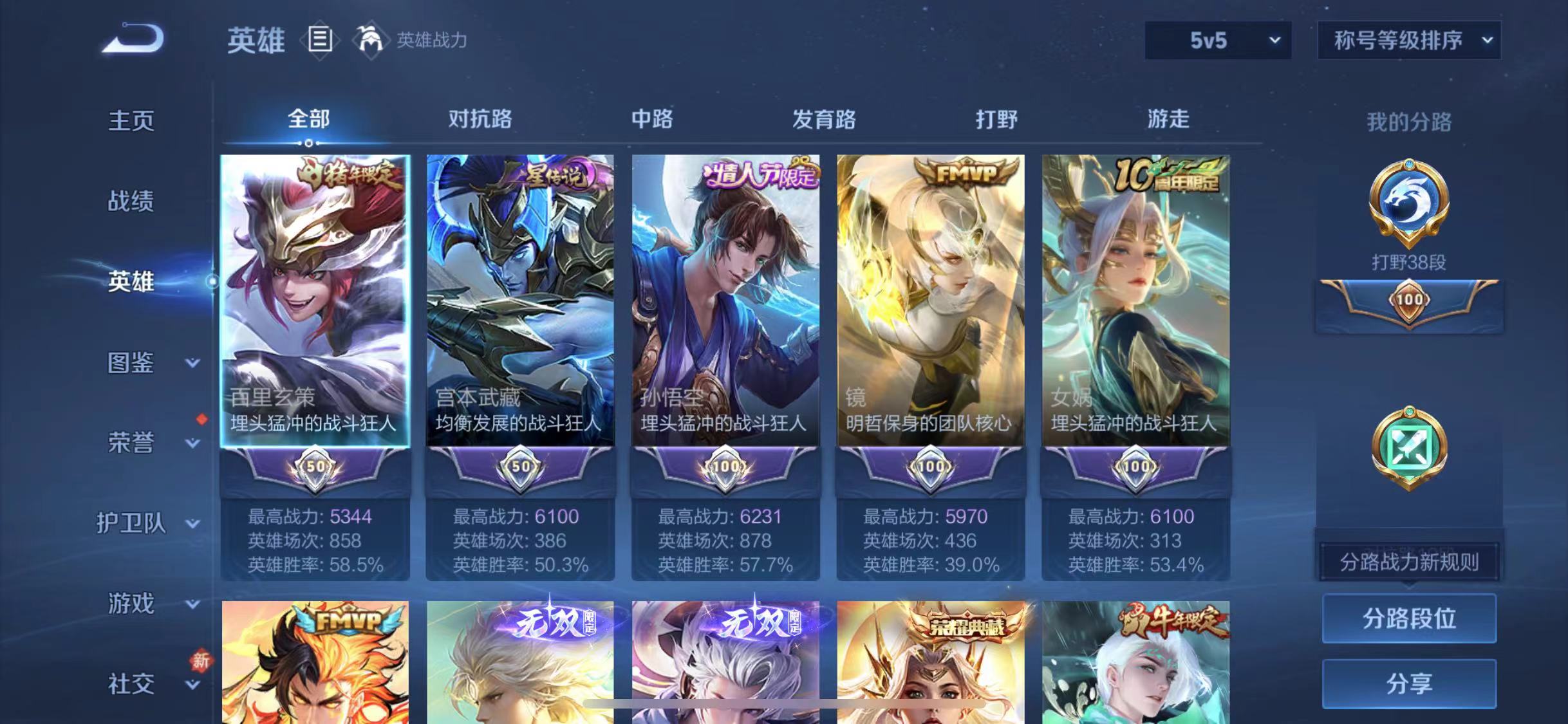Select the 英雄战力 helmet icon
The width and height of the screenshot is (1568, 724).
click(370, 40)
